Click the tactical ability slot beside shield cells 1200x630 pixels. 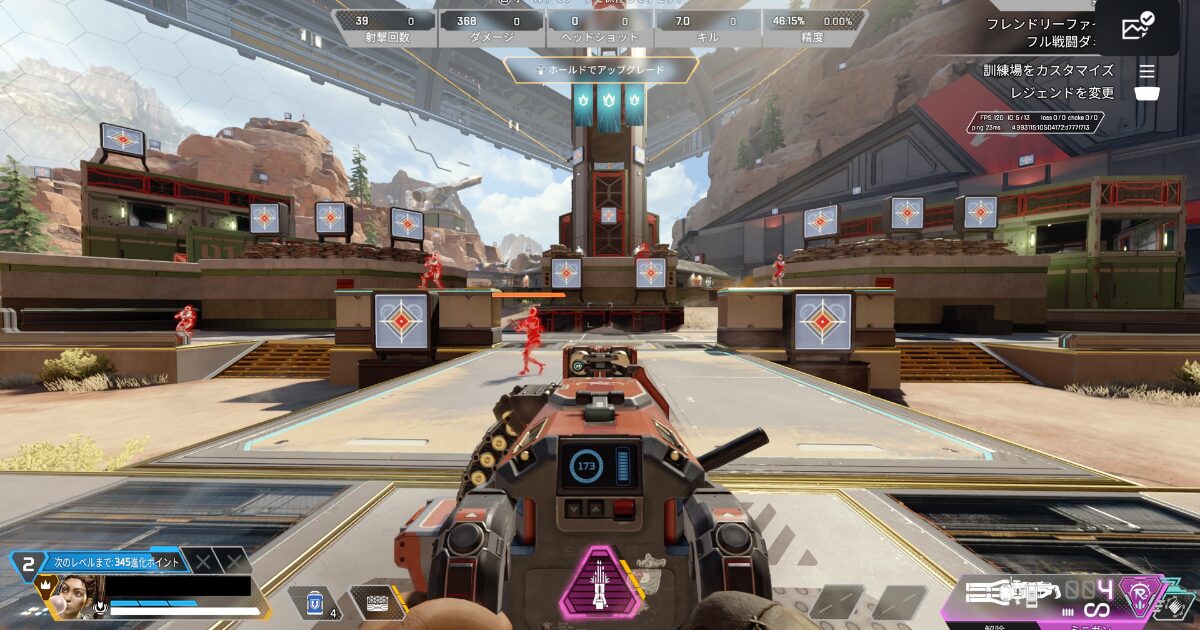pos(376,602)
